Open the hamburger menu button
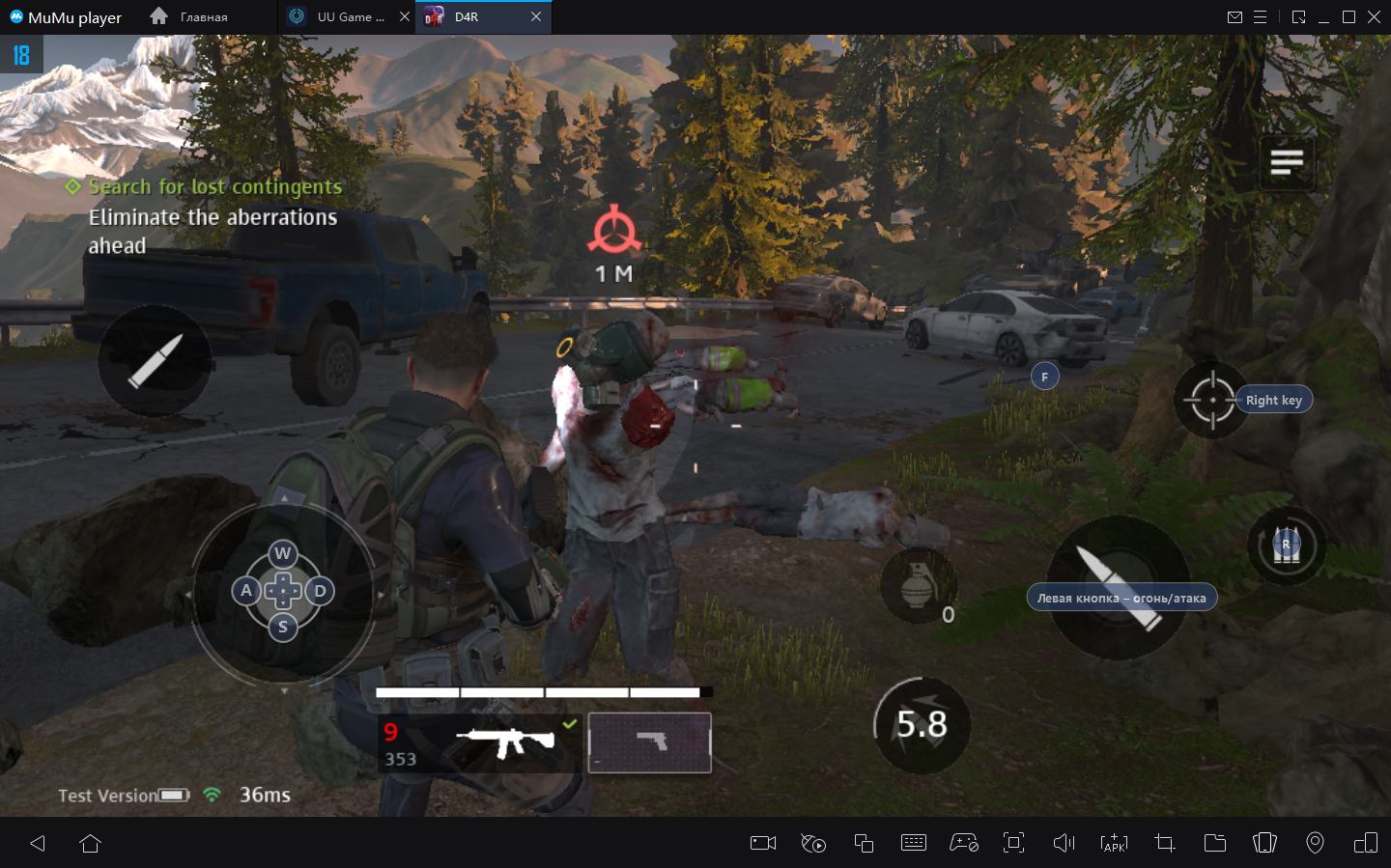The height and width of the screenshot is (868, 1391). pos(1287,161)
